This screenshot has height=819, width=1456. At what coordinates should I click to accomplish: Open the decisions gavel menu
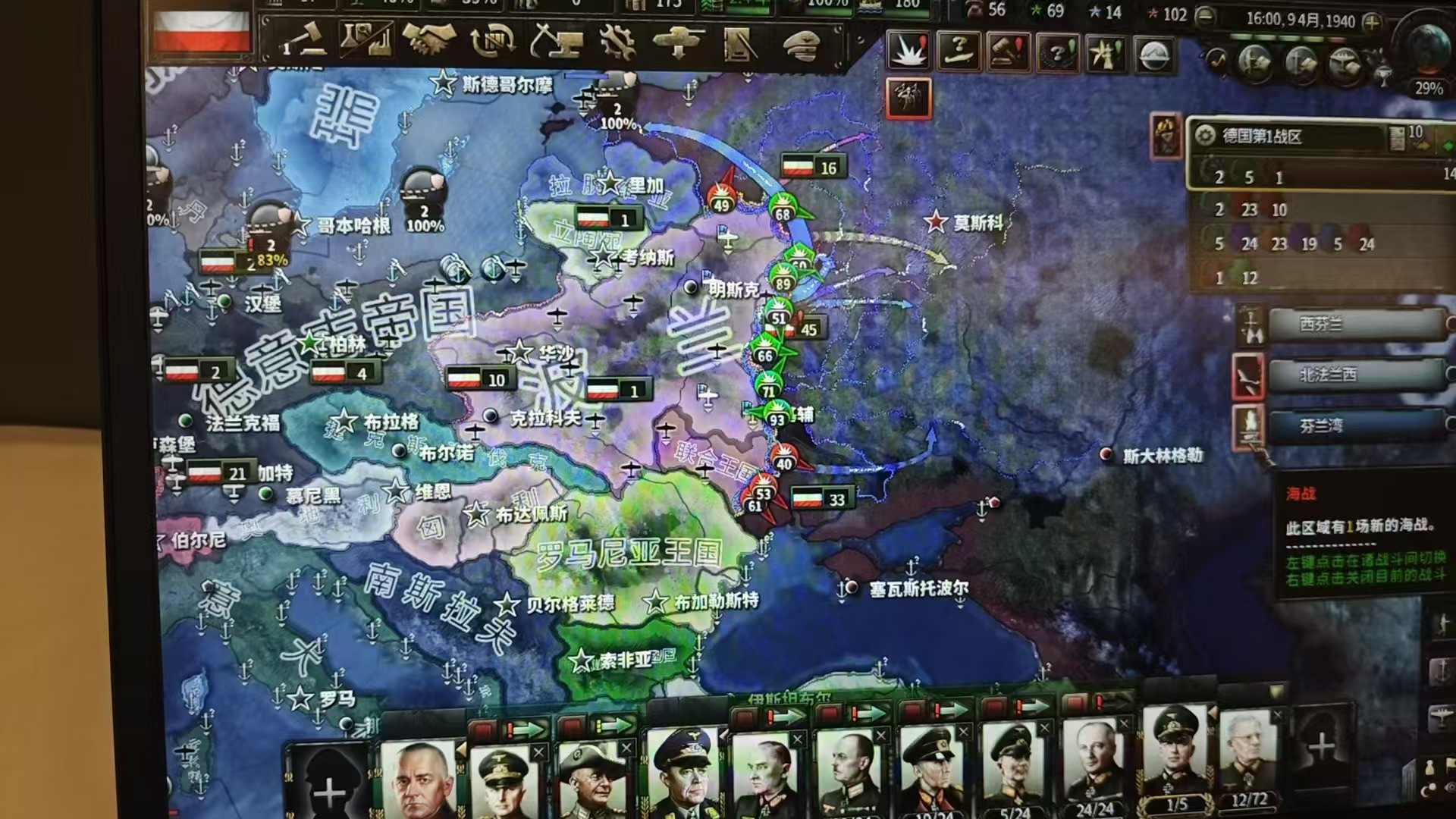coord(302,41)
